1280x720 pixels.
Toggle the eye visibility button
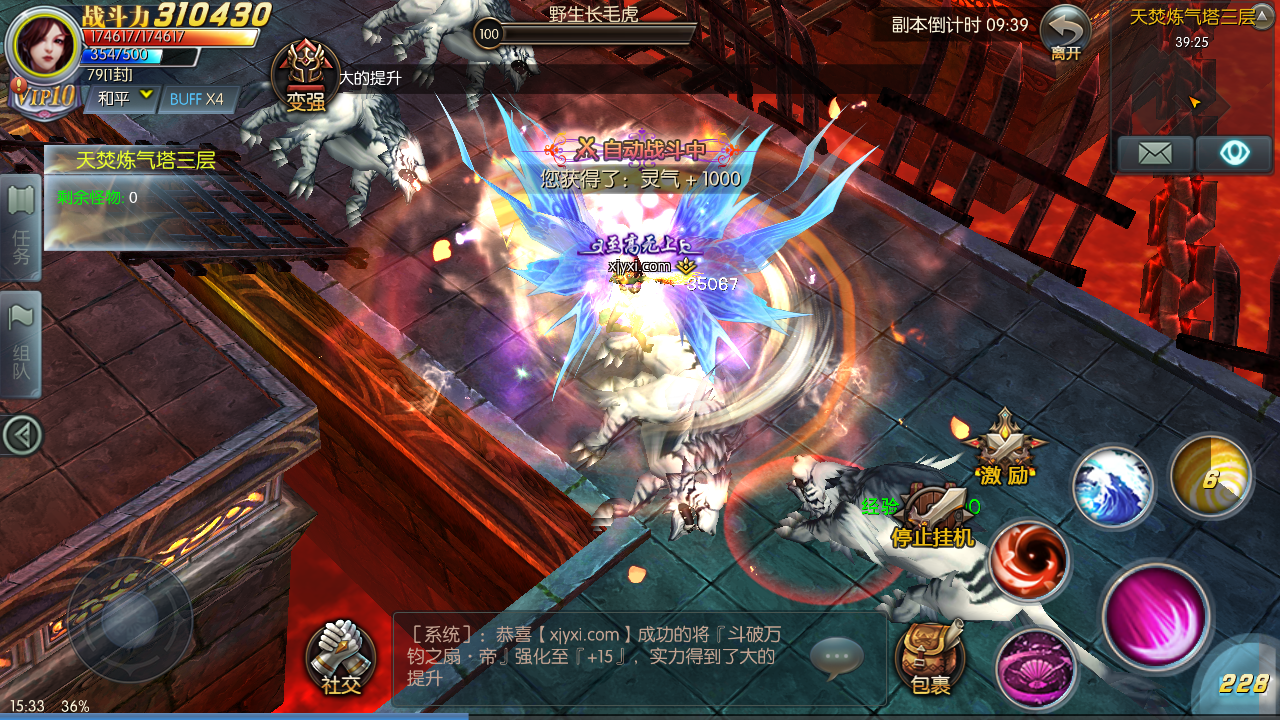click(1236, 154)
